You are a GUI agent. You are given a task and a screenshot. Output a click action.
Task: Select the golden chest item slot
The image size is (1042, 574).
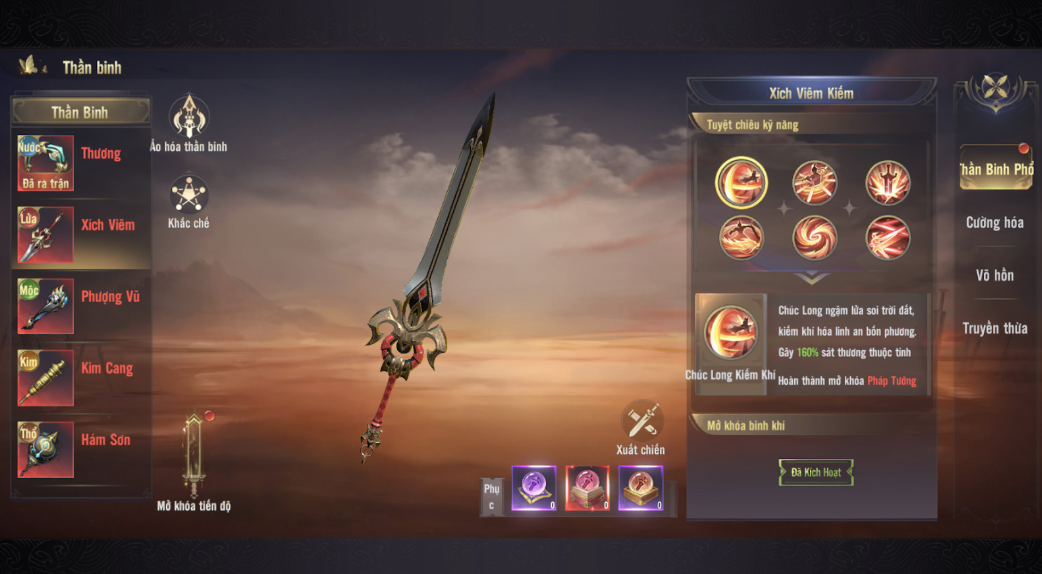tap(640, 488)
